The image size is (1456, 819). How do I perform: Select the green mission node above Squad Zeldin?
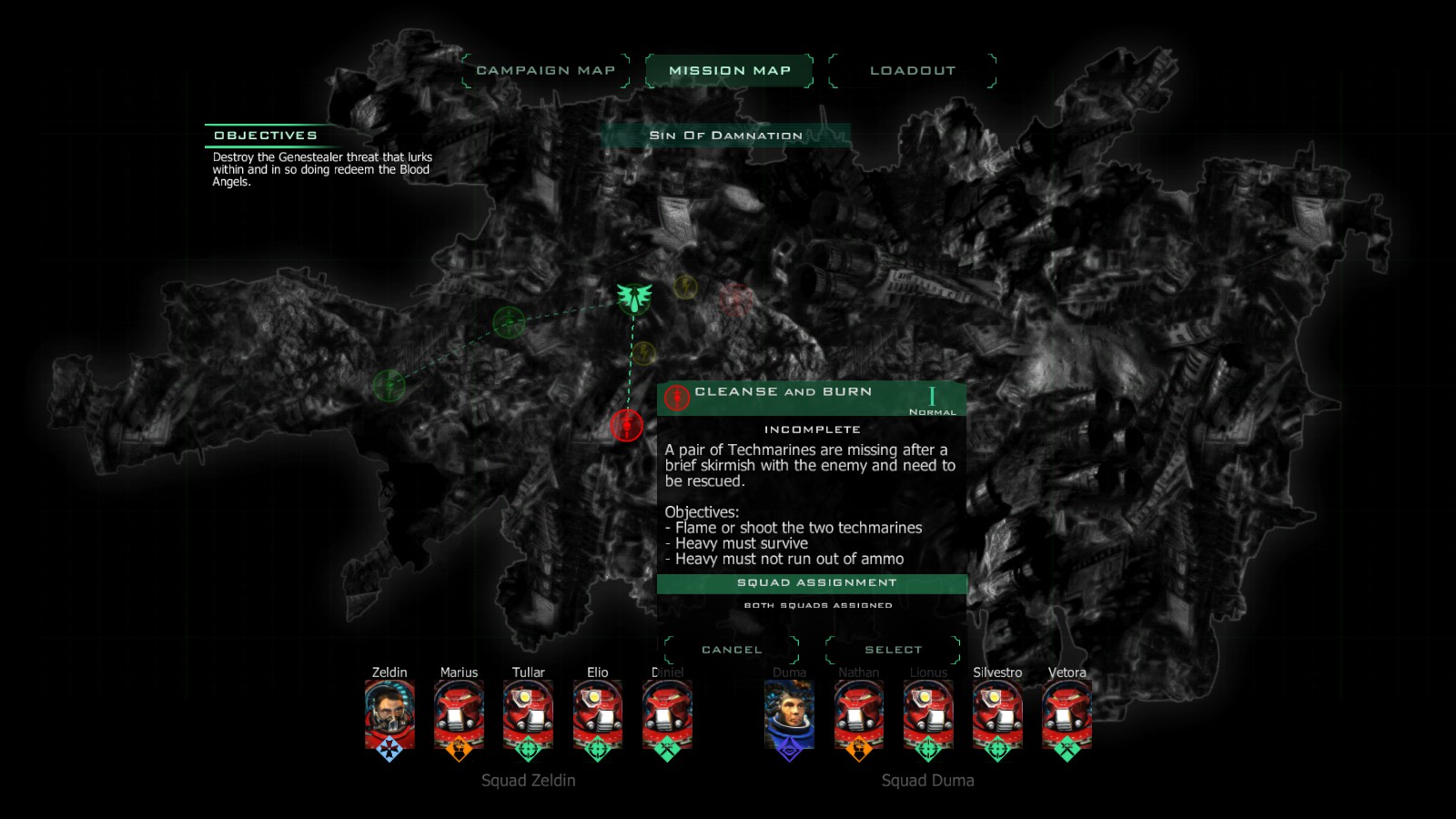[508, 320]
